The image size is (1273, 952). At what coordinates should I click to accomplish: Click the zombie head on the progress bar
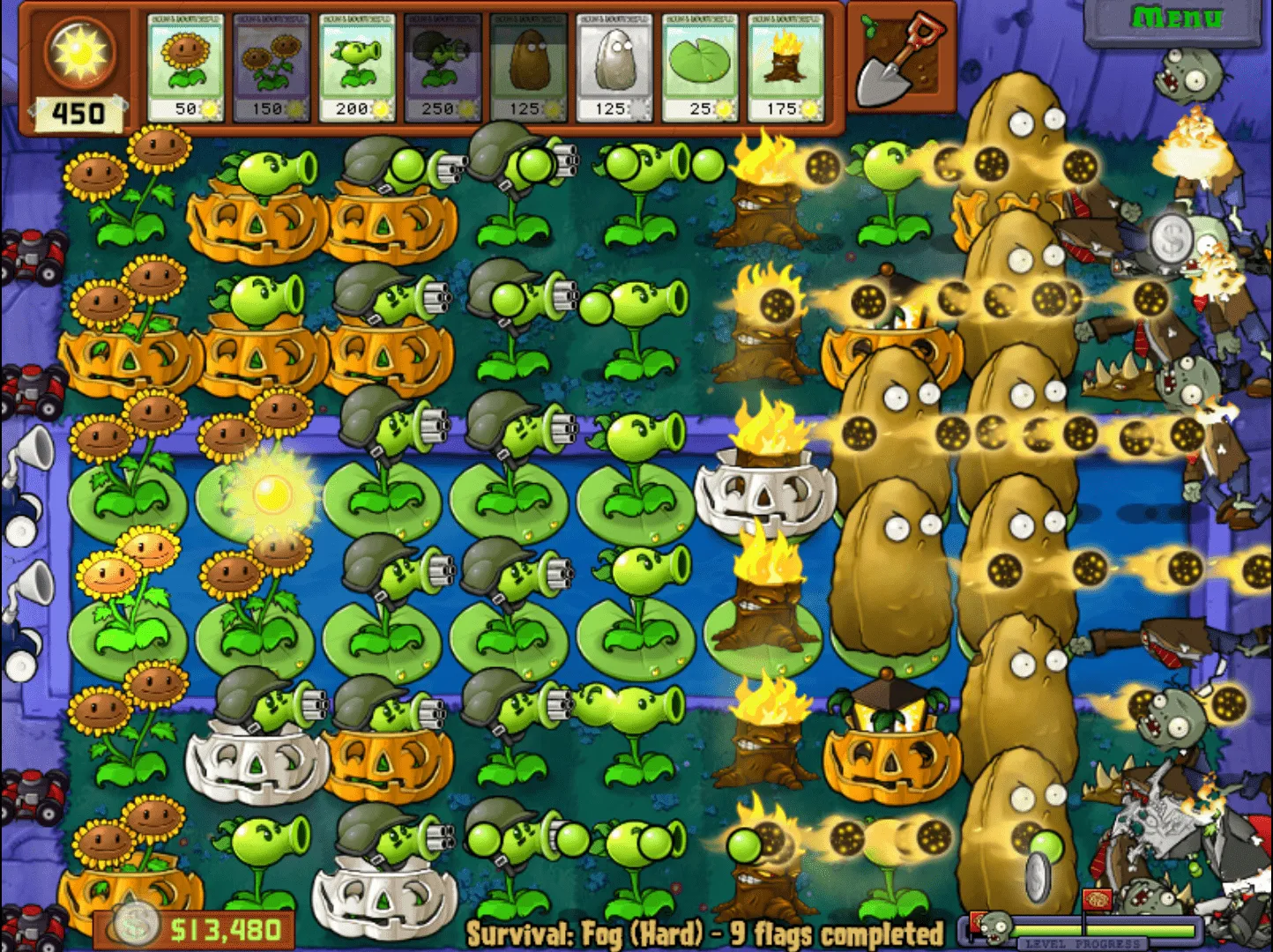tap(994, 928)
